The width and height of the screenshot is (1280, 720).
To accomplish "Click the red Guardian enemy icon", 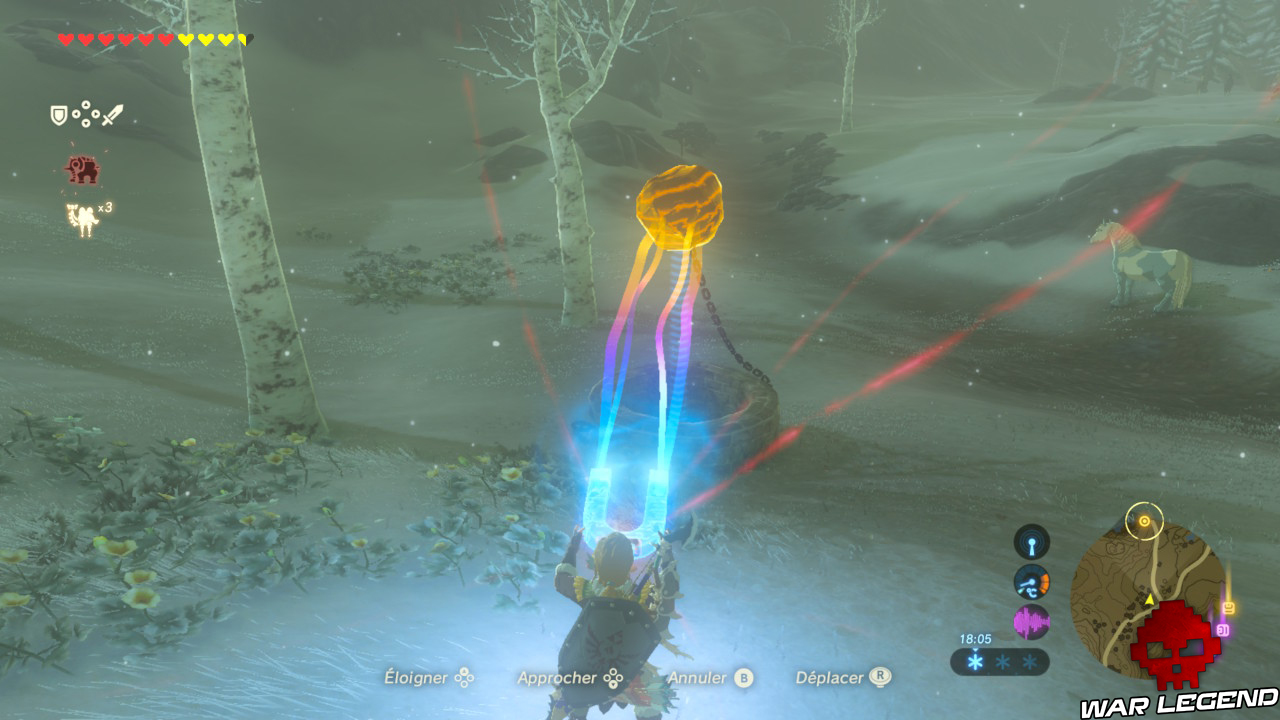I will click(x=82, y=170).
